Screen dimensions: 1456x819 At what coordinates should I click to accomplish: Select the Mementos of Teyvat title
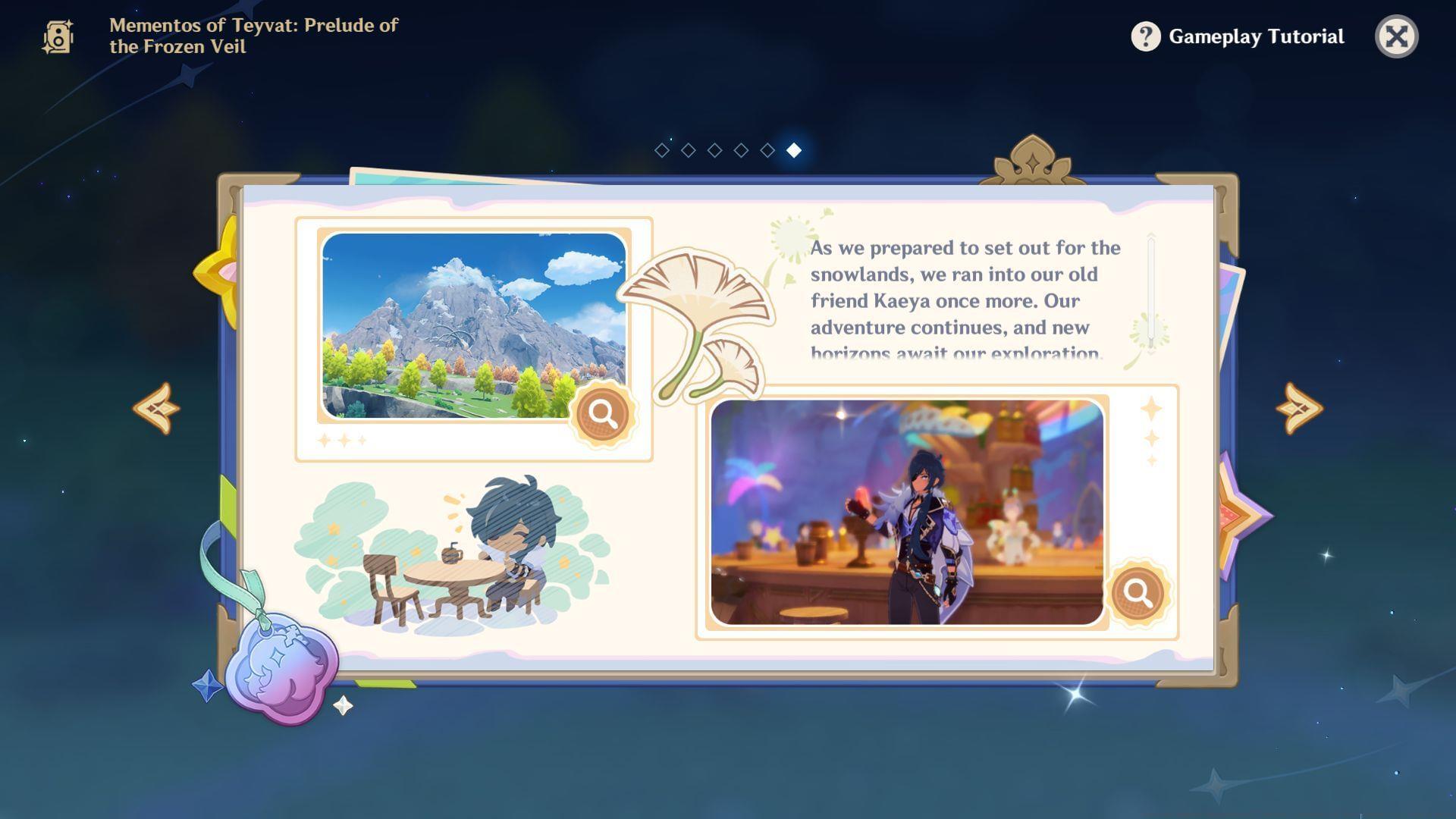coord(250,36)
